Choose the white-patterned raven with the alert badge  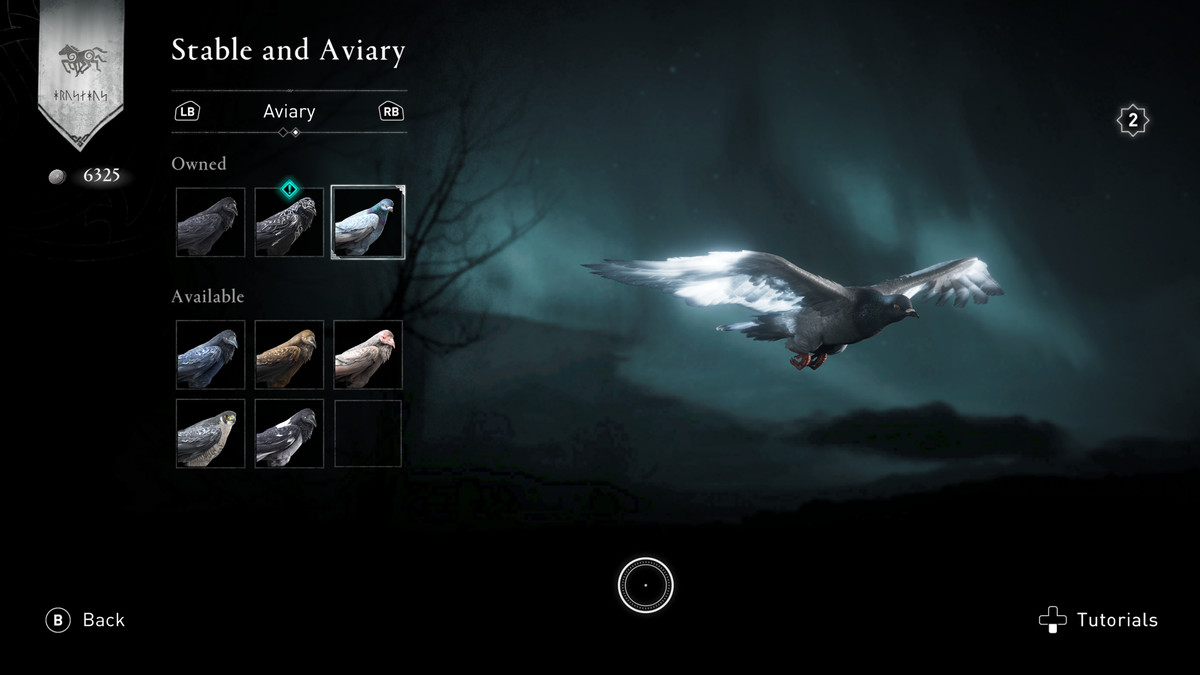pos(289,222)
